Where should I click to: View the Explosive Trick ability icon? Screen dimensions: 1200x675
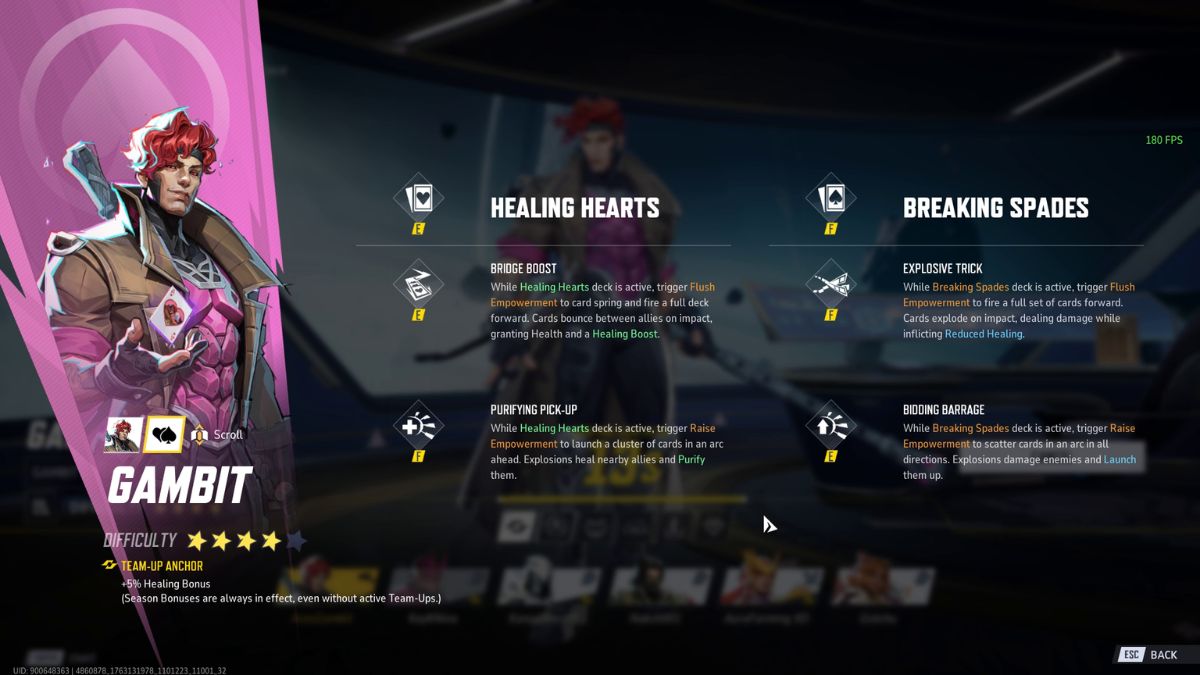pyautogui.click(x=831, y=284)
